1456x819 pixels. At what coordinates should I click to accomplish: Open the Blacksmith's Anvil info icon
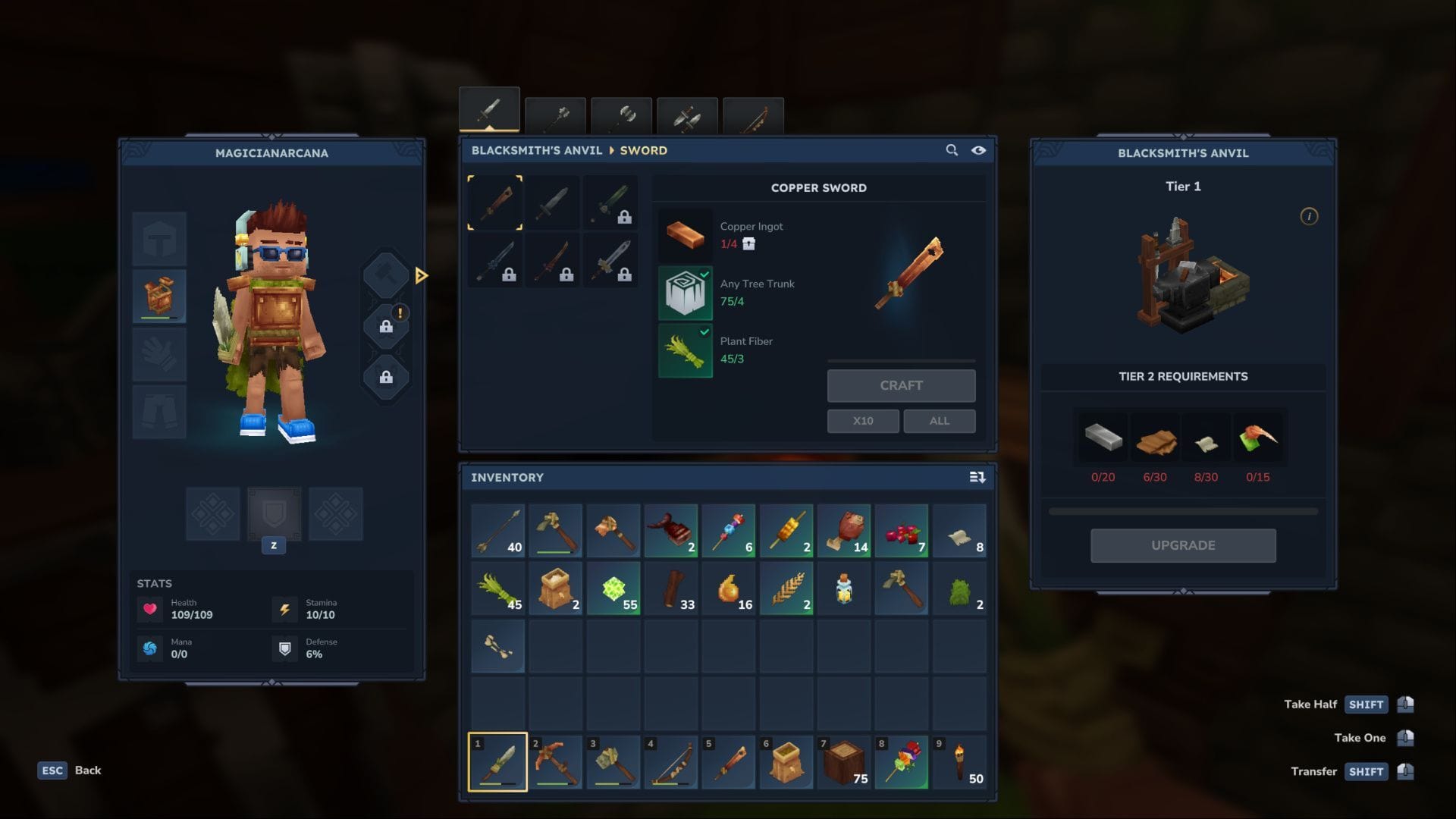click(1308, 215)
